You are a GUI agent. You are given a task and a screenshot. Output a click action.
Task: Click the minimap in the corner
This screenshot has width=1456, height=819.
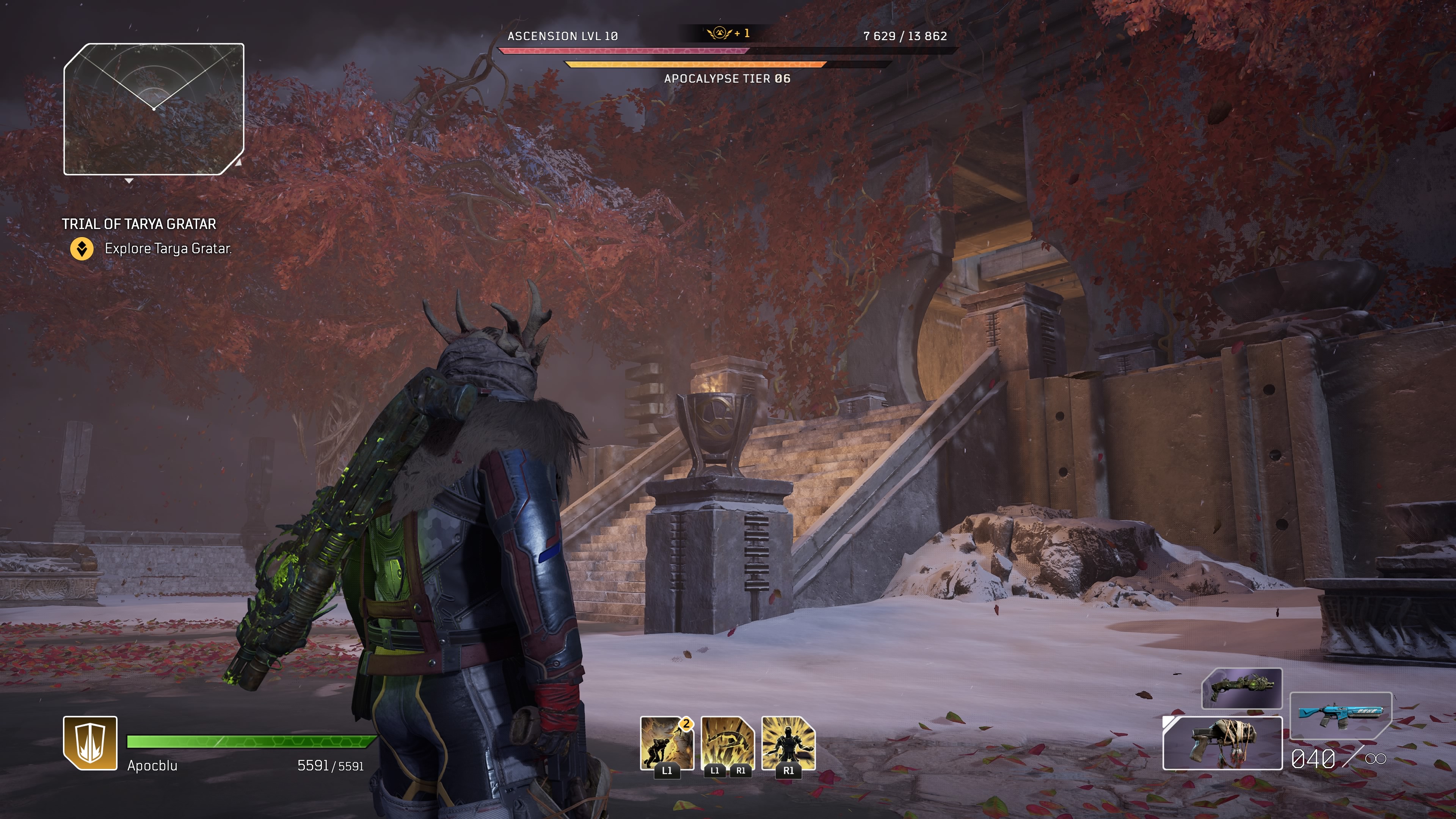(x=154, y=109)
